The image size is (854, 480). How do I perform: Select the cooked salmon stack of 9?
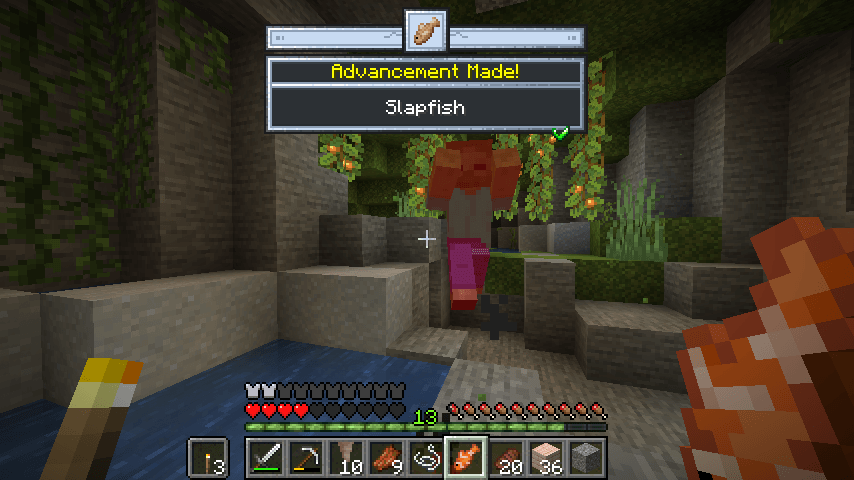coord(387,458)
